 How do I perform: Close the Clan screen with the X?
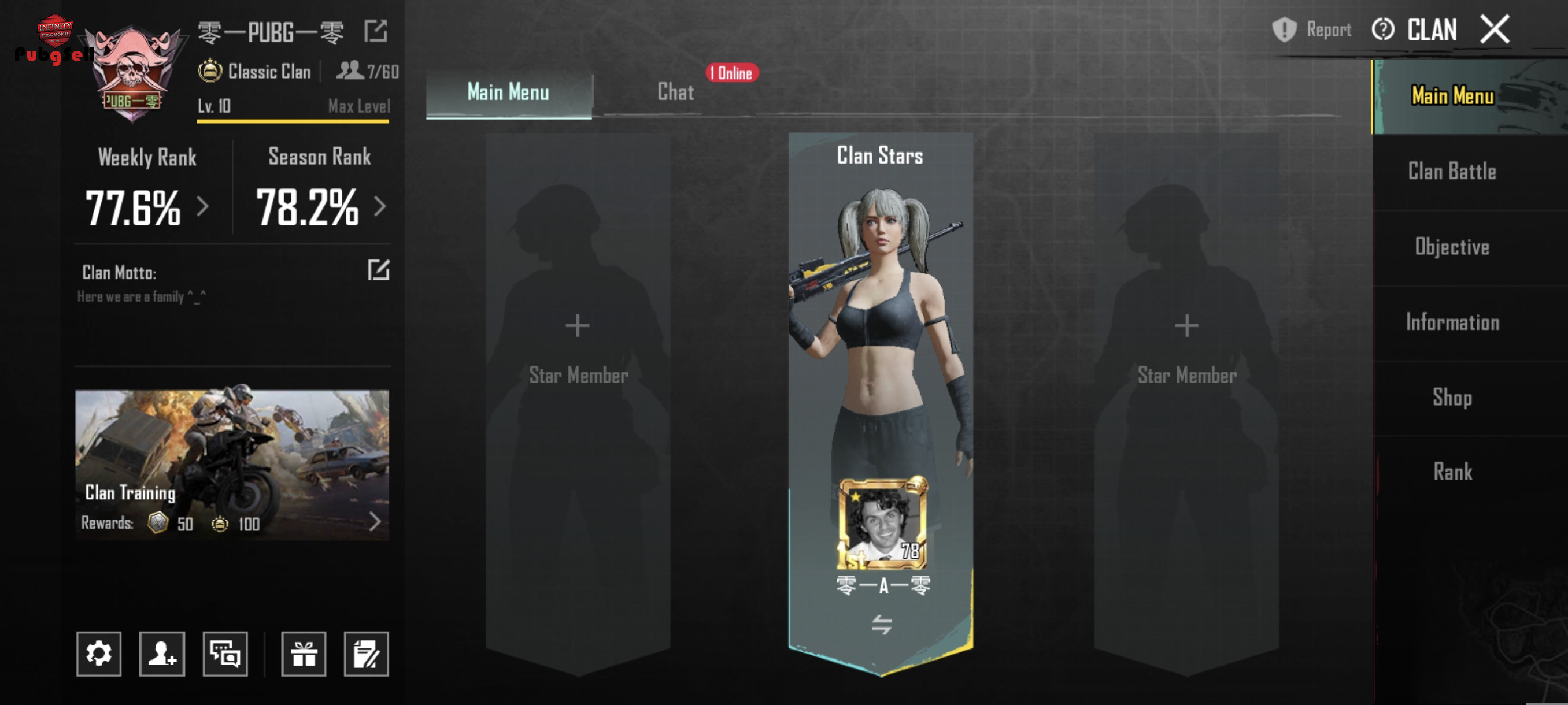tap(1495, 30)
